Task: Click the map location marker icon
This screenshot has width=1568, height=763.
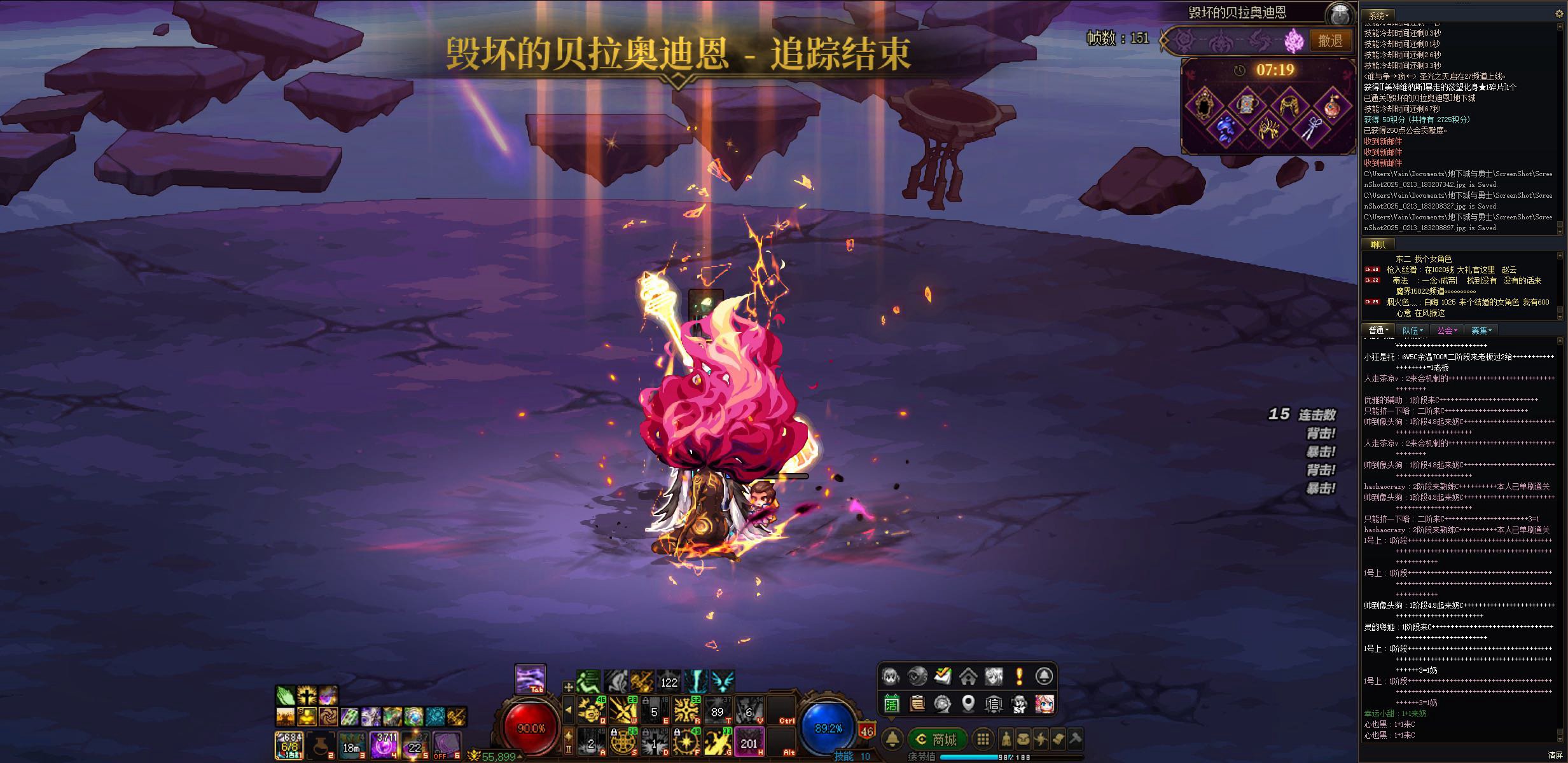Action: pos(969,704)
